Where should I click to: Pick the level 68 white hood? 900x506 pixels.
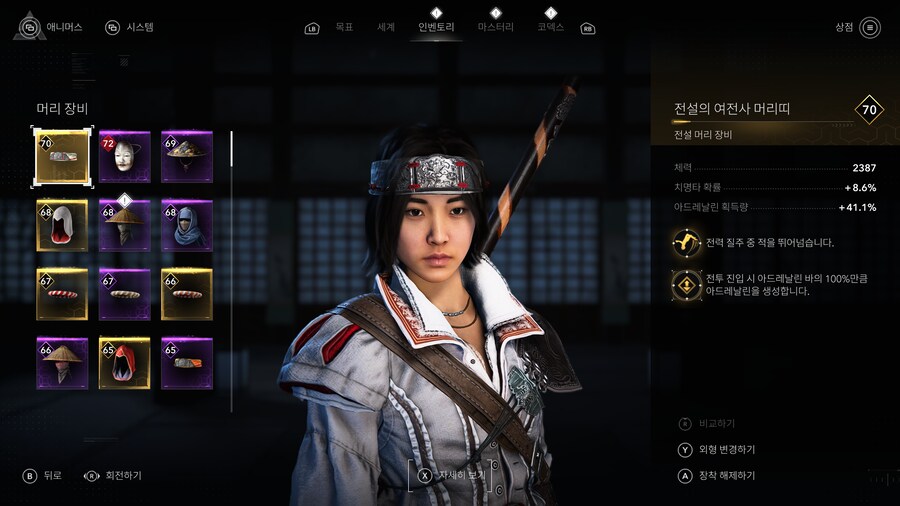(x=63, y=225)
